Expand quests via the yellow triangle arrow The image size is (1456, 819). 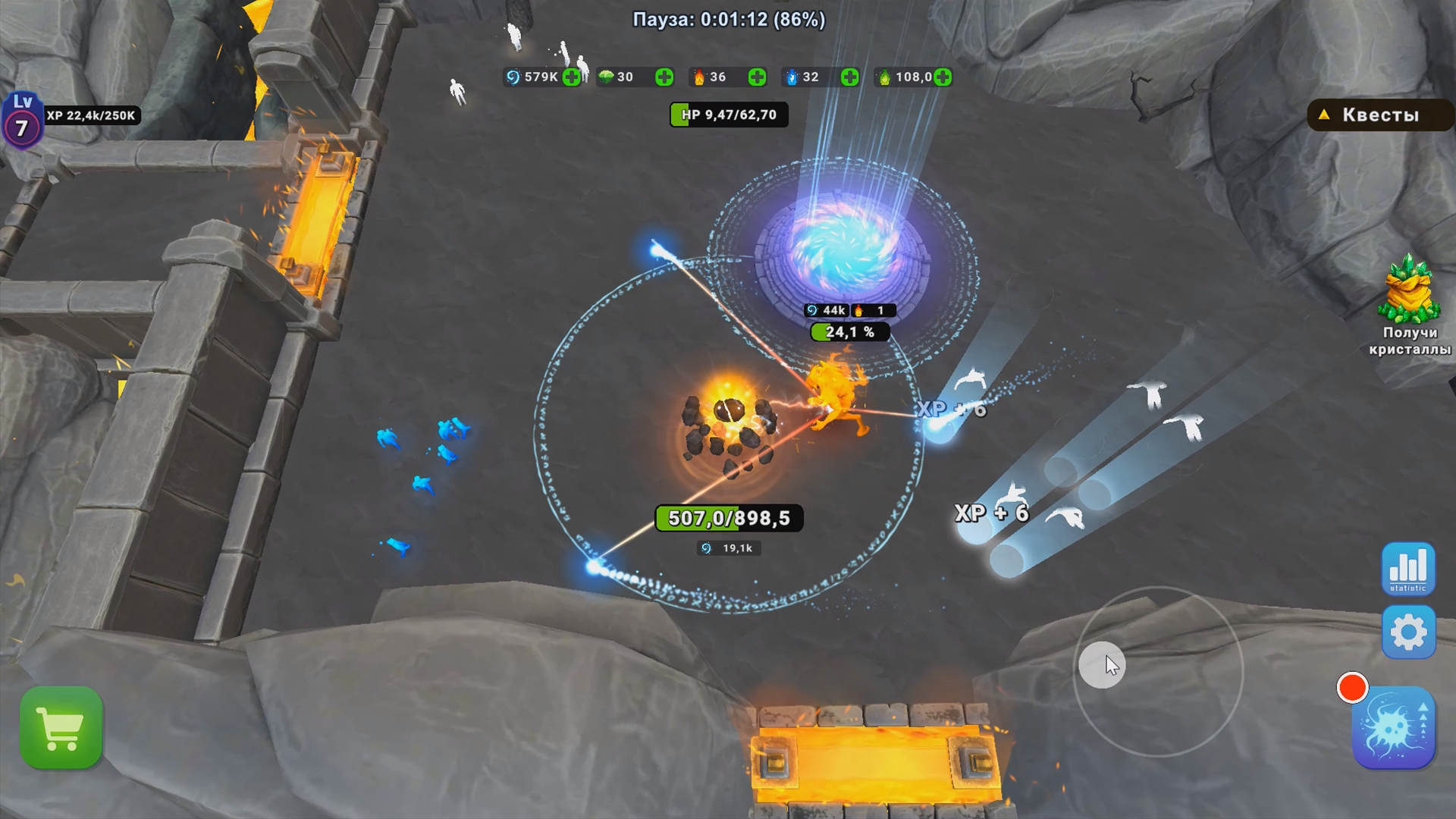coord(1325,115)
